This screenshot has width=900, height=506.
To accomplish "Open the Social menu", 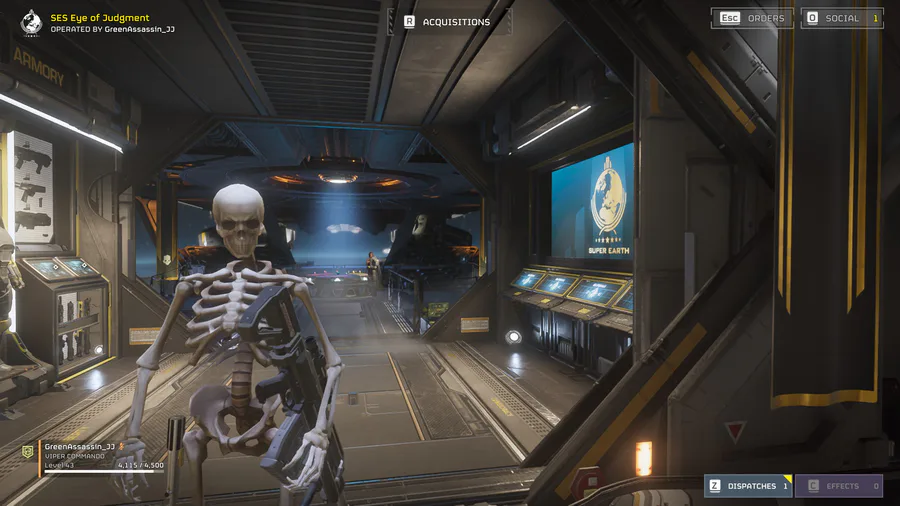I will (x=842, y=18).
